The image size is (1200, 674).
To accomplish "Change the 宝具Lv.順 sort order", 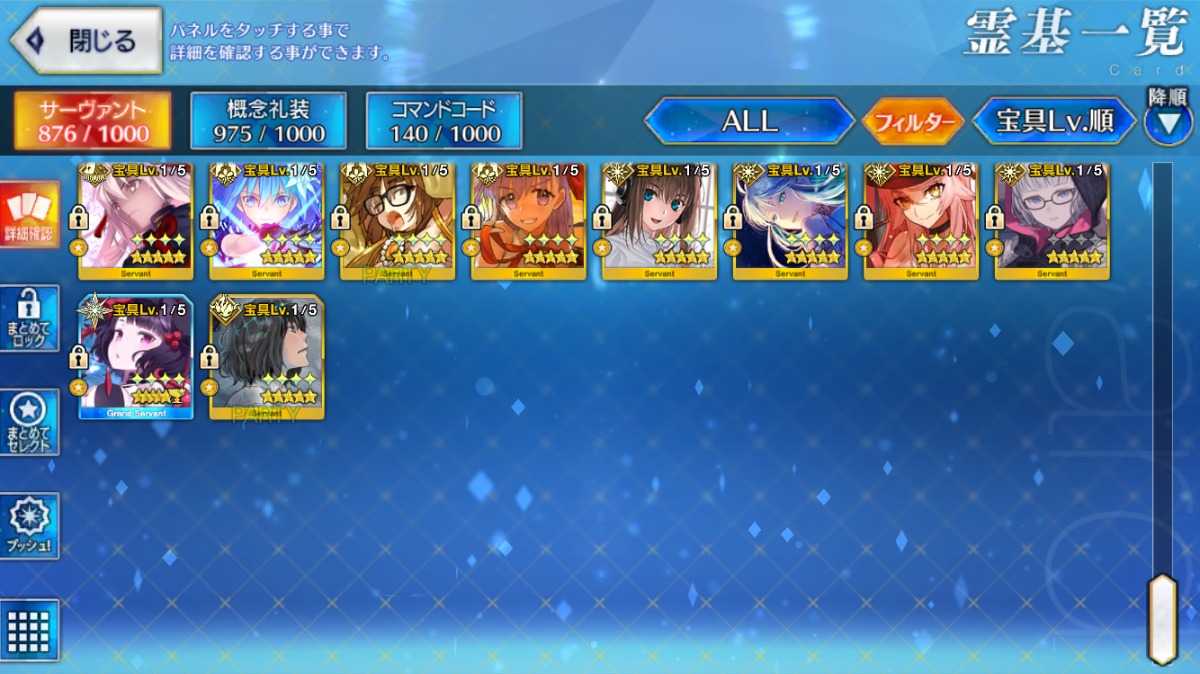I will (1055, 122).
